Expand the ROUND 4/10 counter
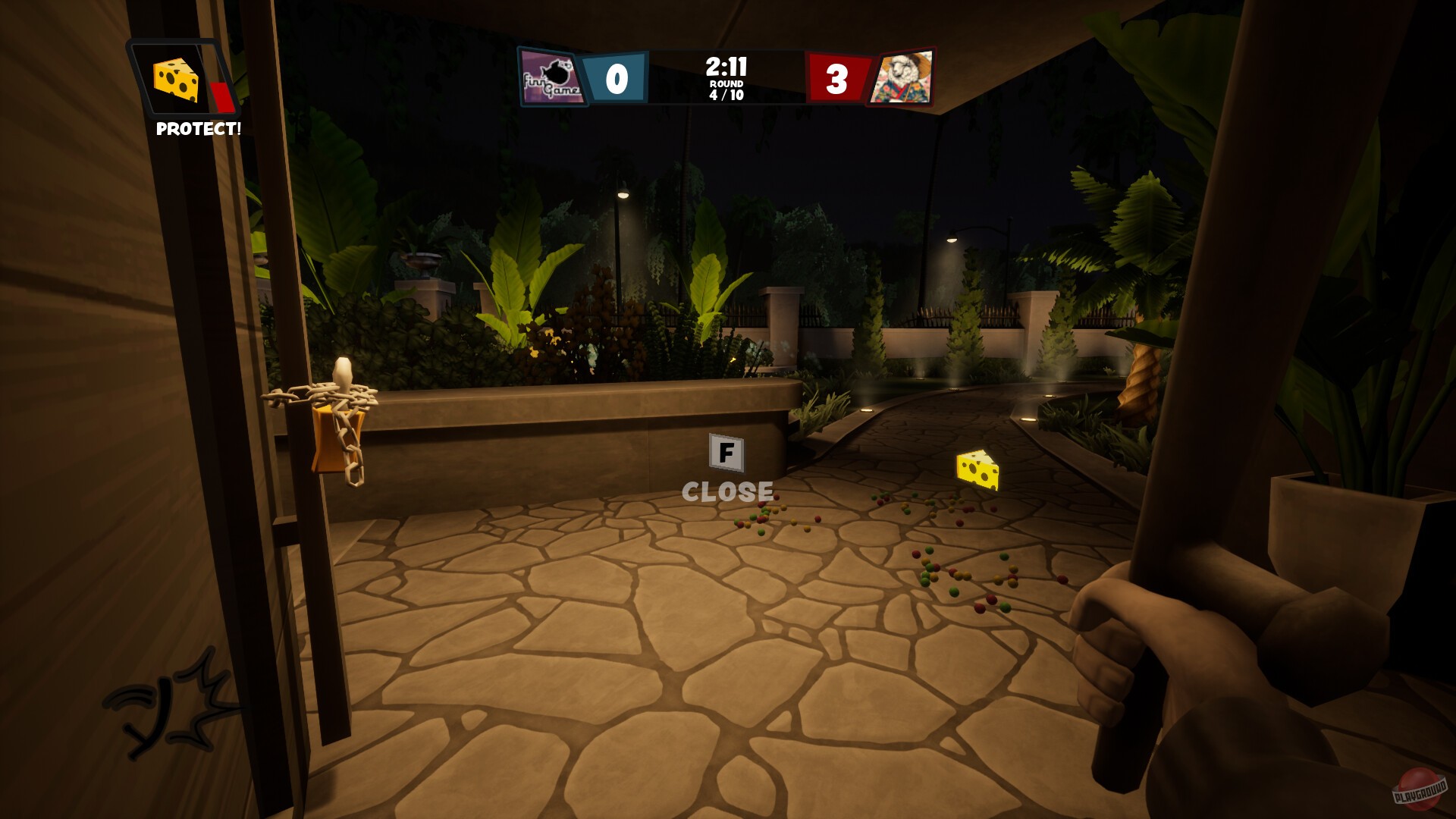The width and height of the screenshot is (1456, 819). click(726, 91)
